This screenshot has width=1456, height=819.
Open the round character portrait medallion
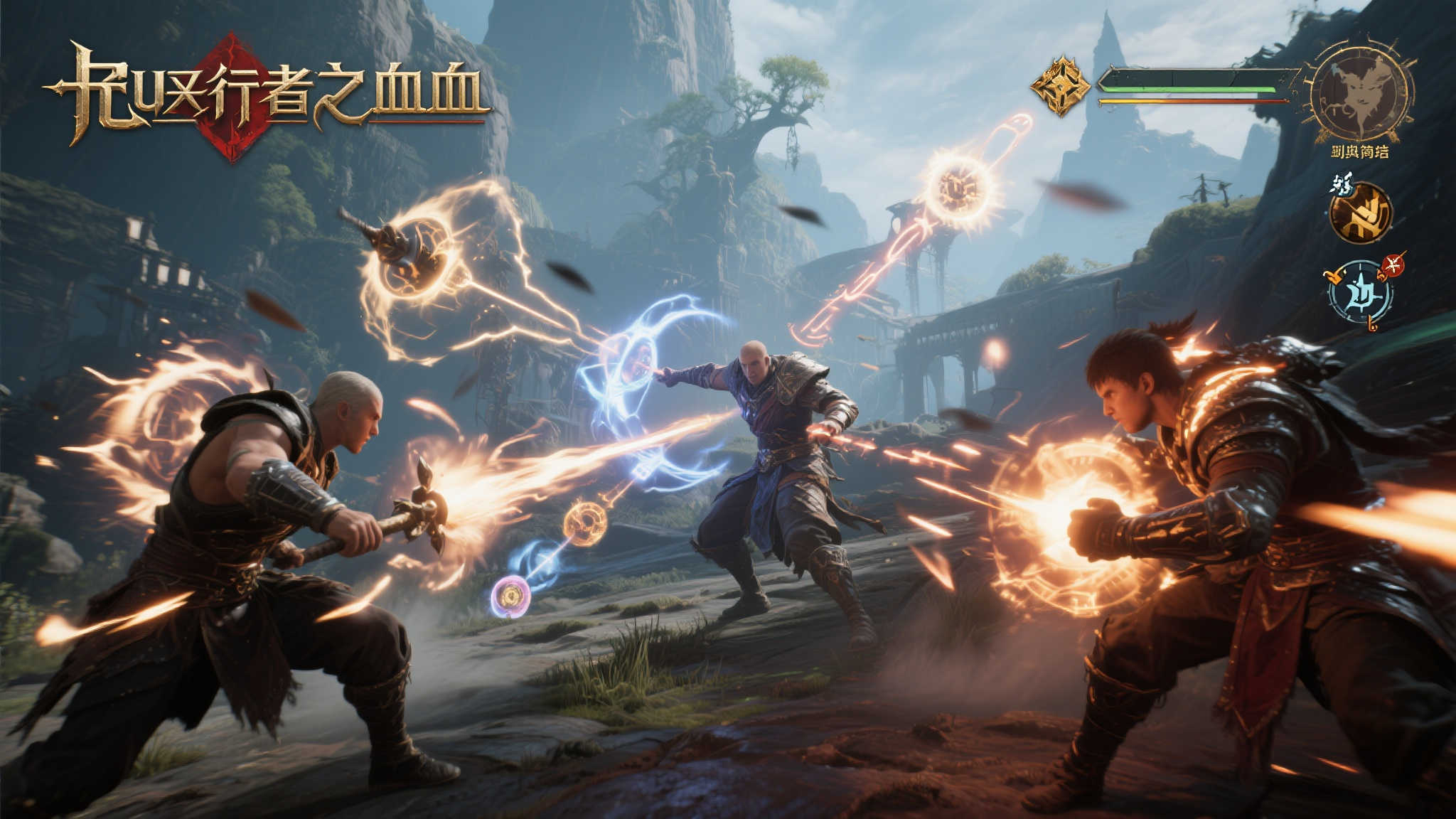1360,93
